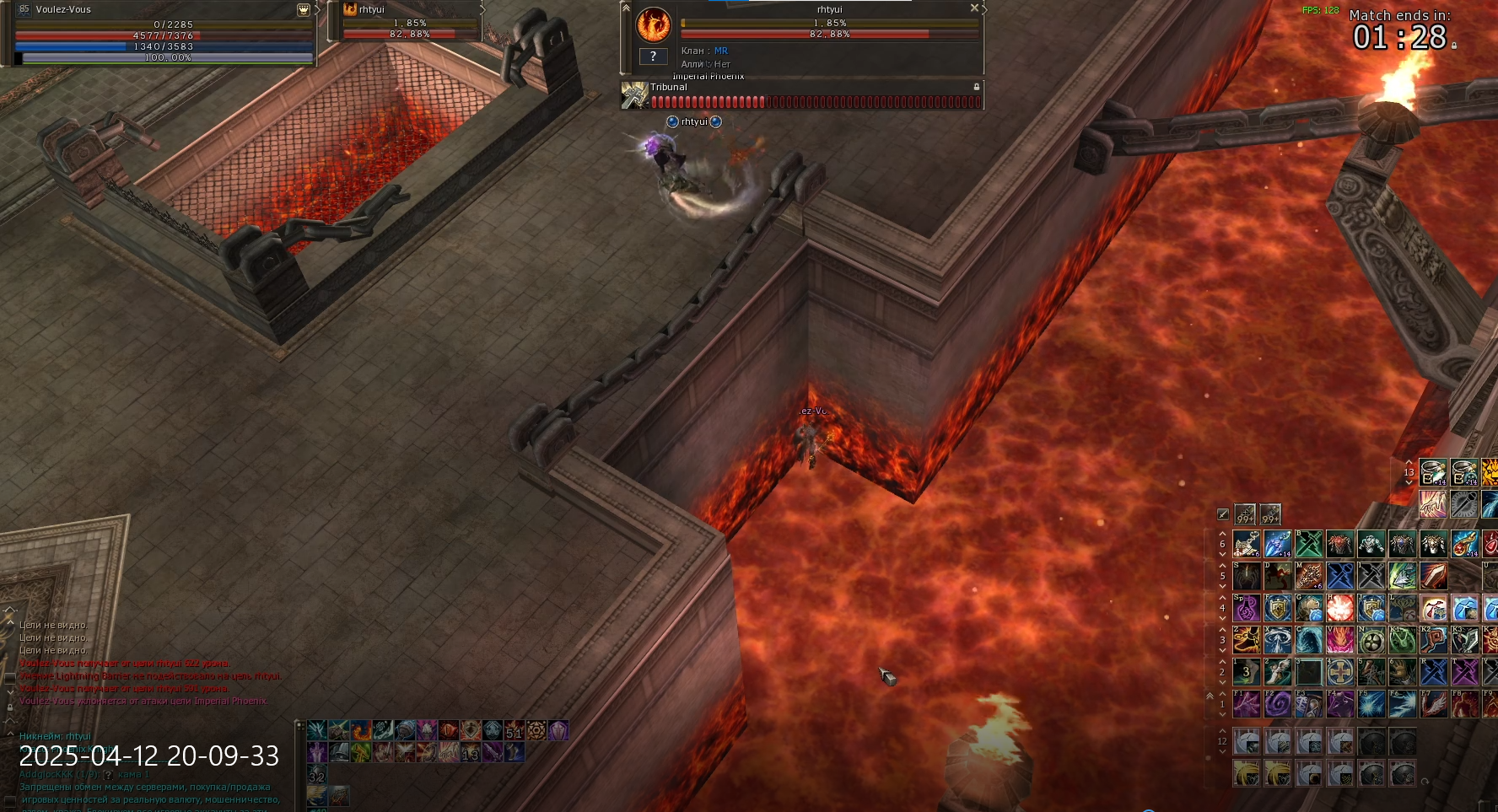Screen dimensions: 1498x812
Task: Use the F3 hourglass skill
Action: pyautogui.click(x=1309, y=704)
